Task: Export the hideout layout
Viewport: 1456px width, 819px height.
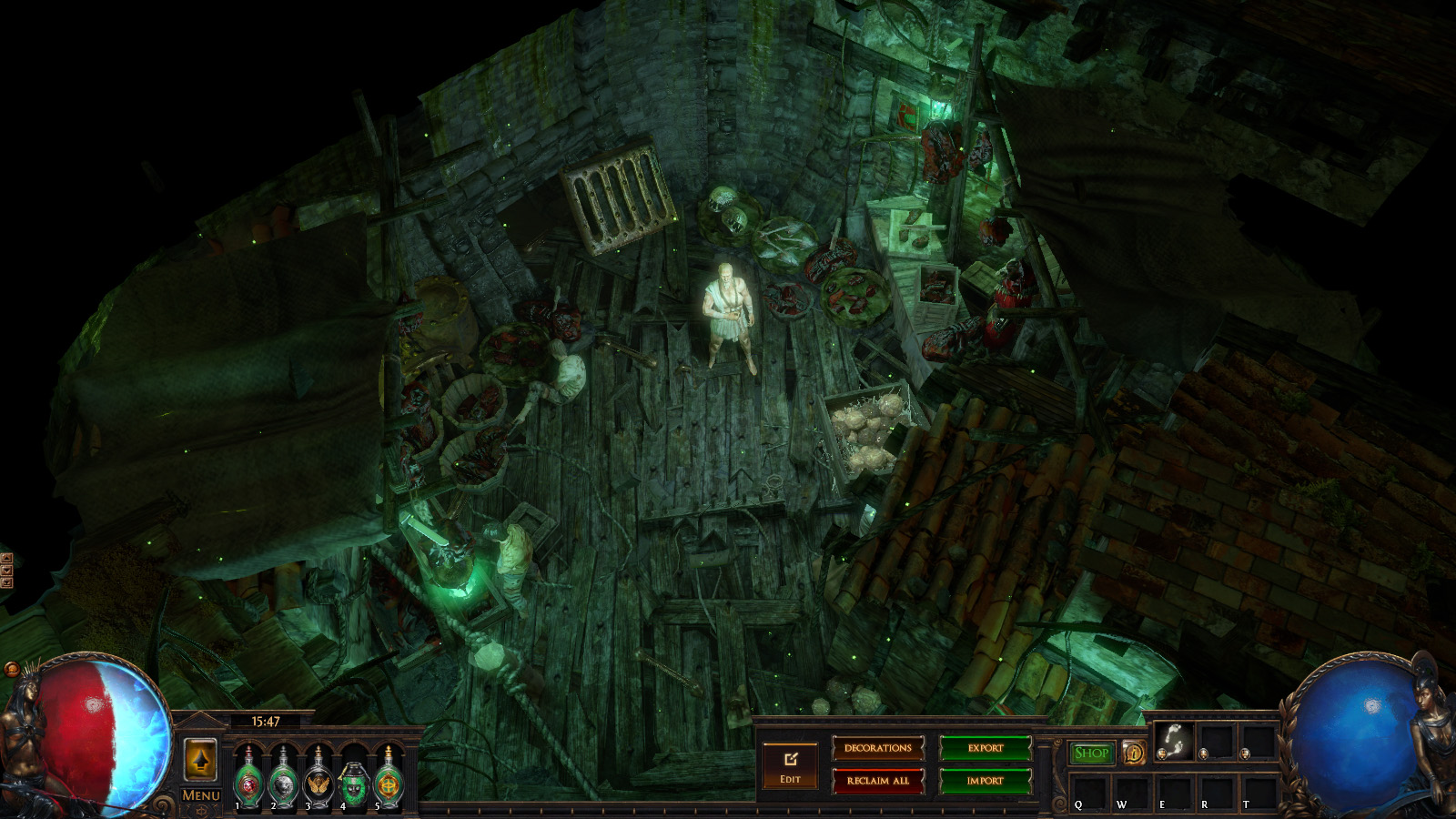Action: coord(985,748)
